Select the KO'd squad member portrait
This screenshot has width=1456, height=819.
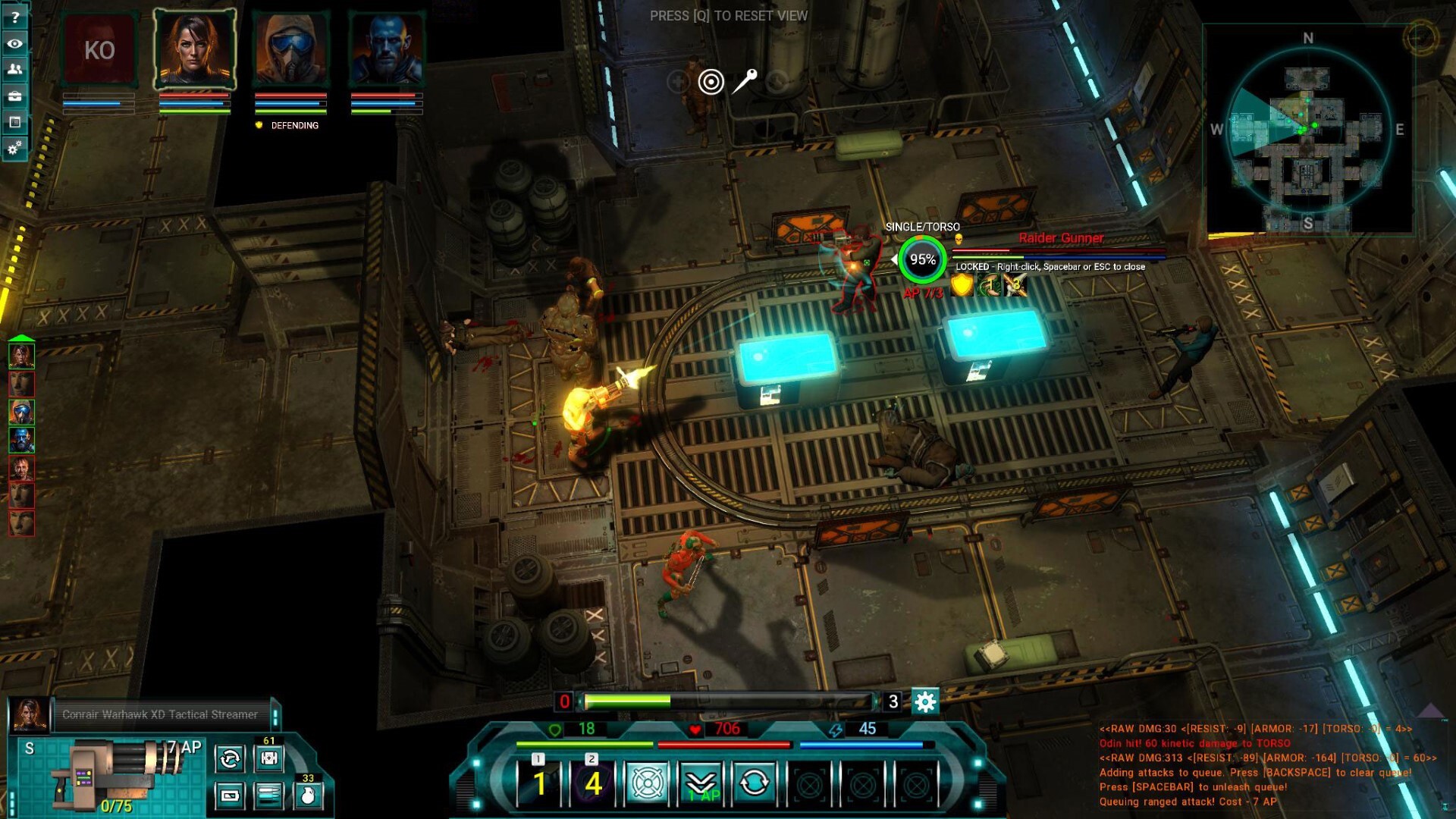tap(99, 50)
